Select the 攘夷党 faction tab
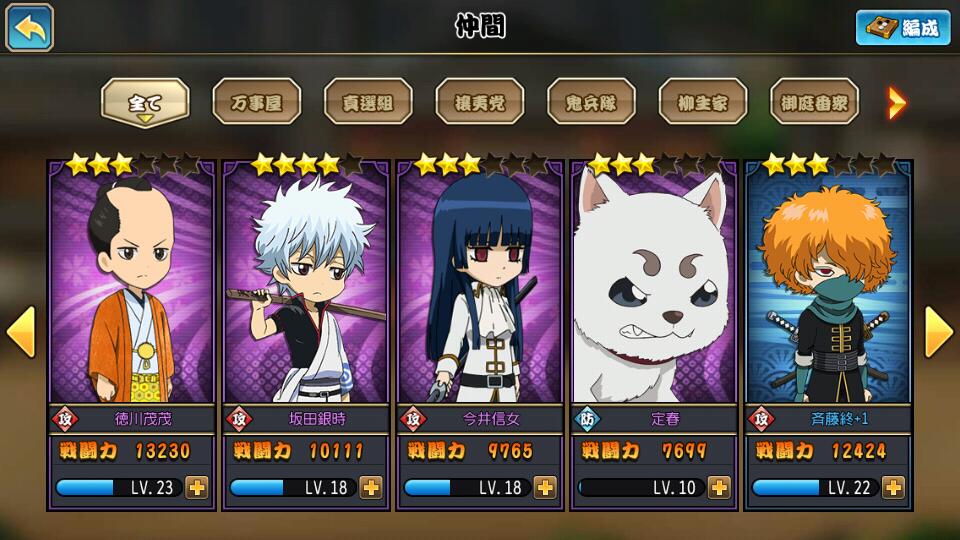Screen dimensions: 960x540 click(x=480, y=102)
